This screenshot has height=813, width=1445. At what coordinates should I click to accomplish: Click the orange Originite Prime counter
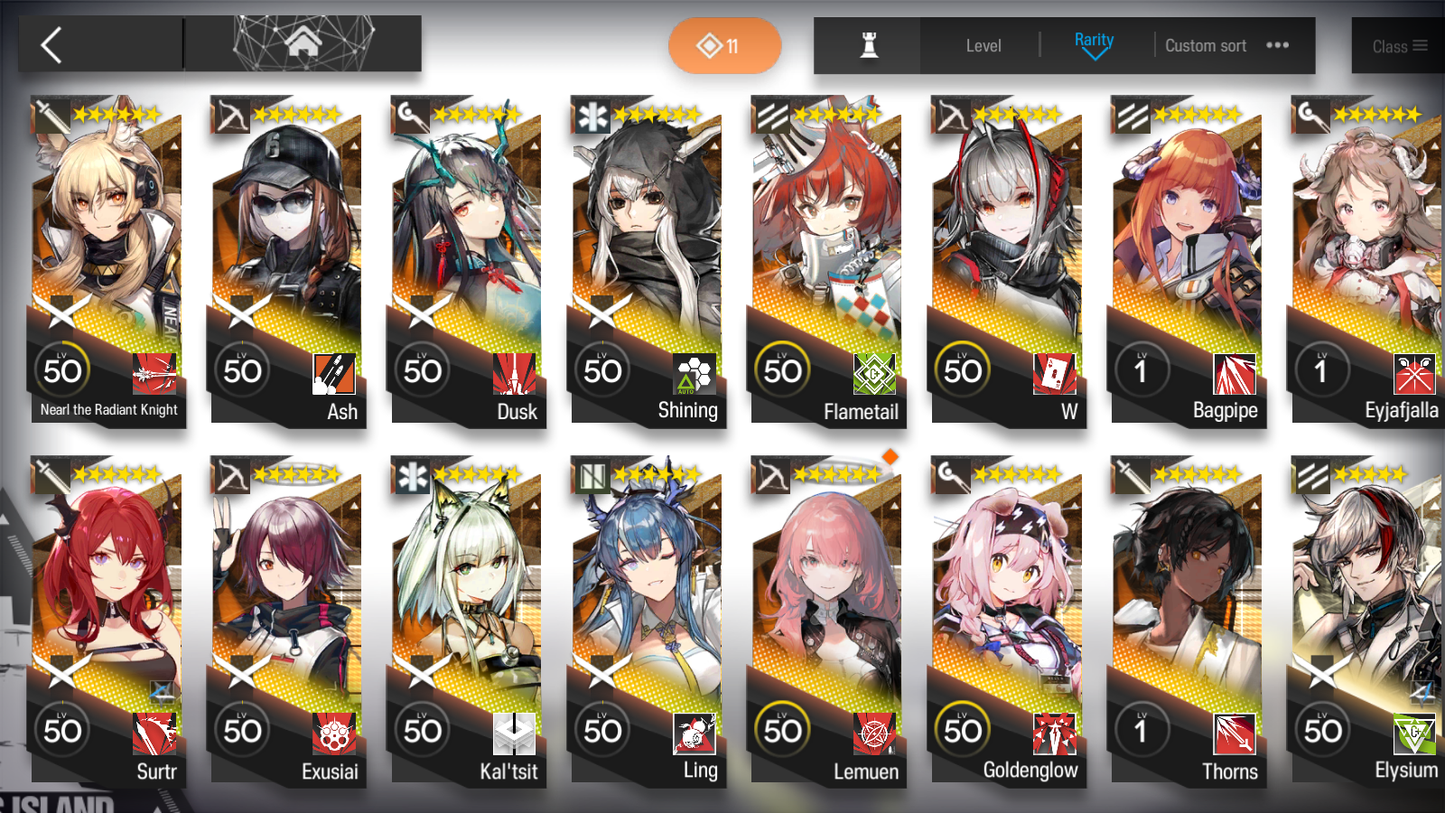pos(724,45)
